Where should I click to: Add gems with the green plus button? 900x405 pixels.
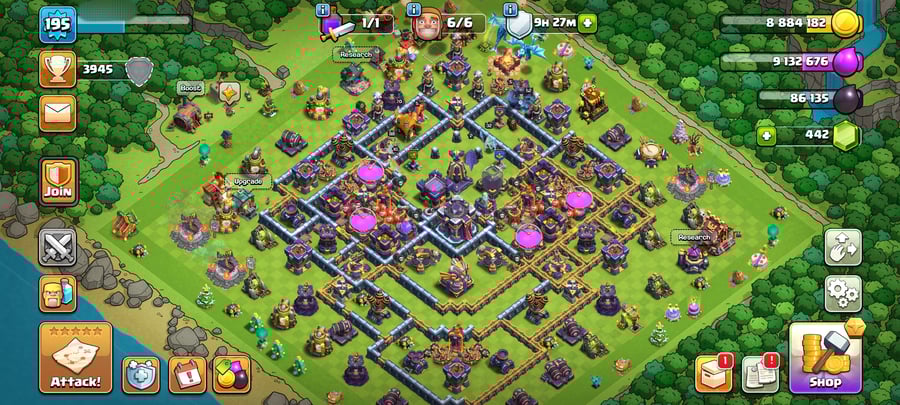[766, 136]
